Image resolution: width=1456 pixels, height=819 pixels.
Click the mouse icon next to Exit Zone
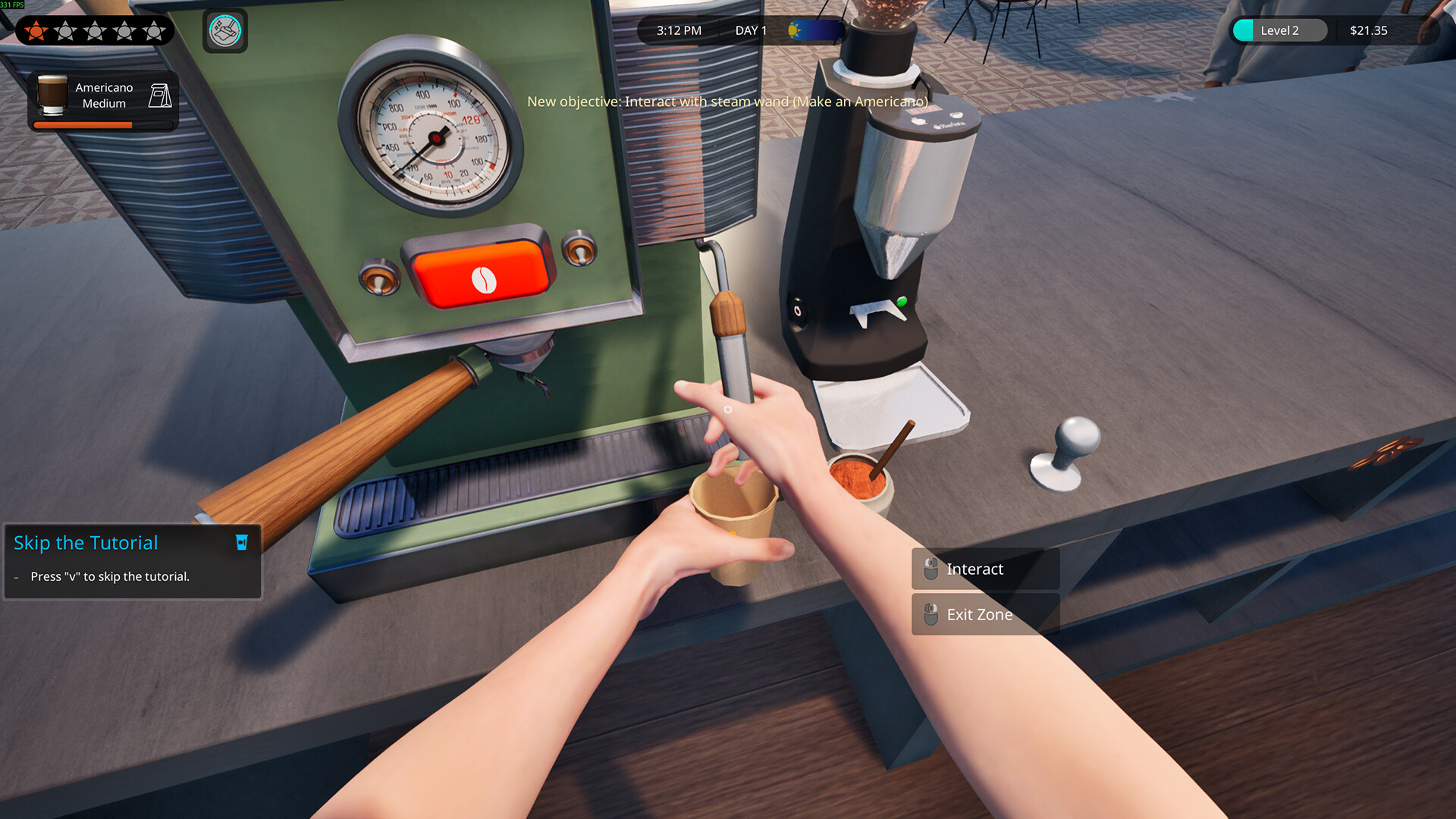[x=930, y=614]
